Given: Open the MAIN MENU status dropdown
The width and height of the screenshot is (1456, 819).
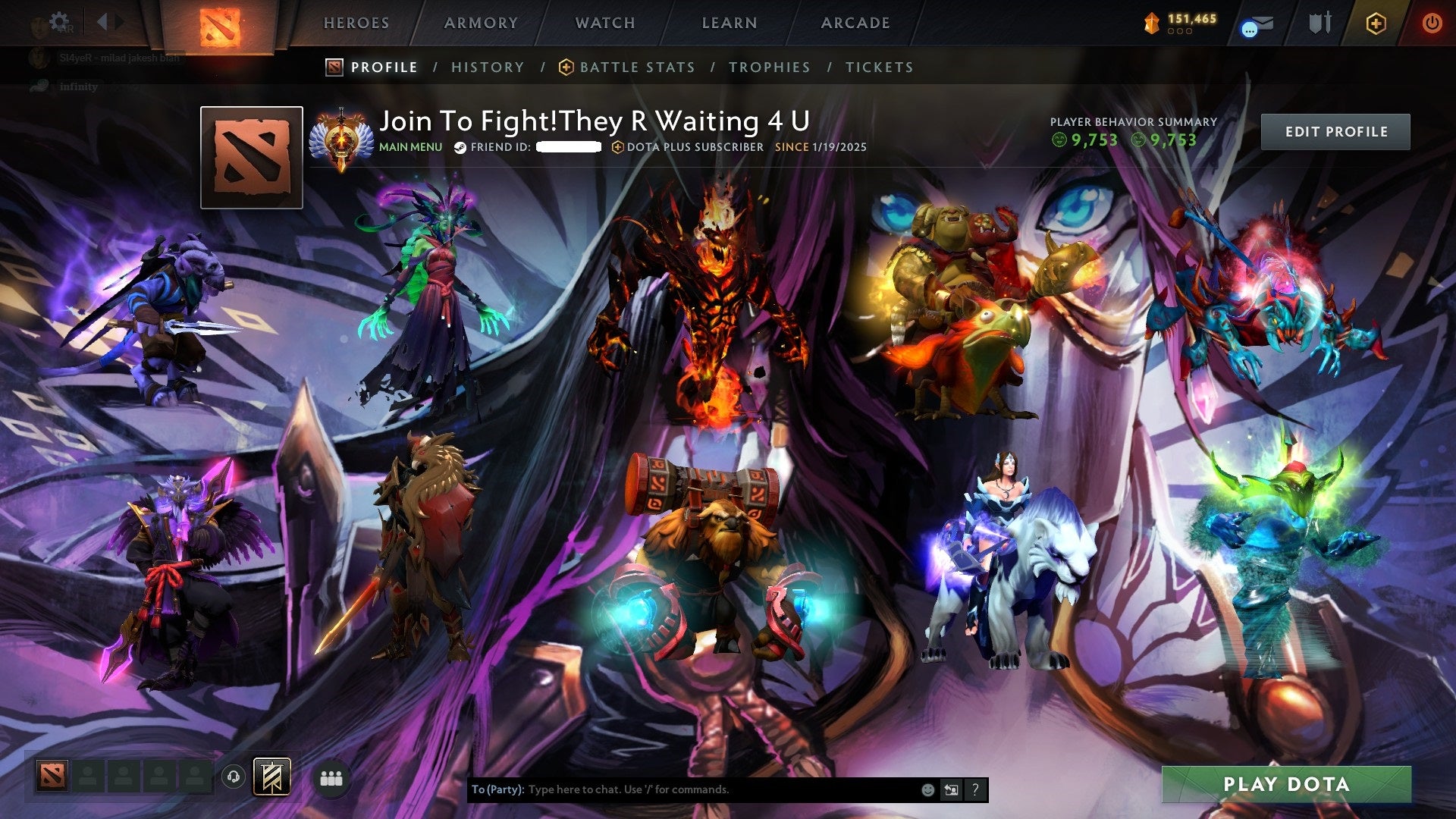Looking at the screenshot, I should pos(411,147).
